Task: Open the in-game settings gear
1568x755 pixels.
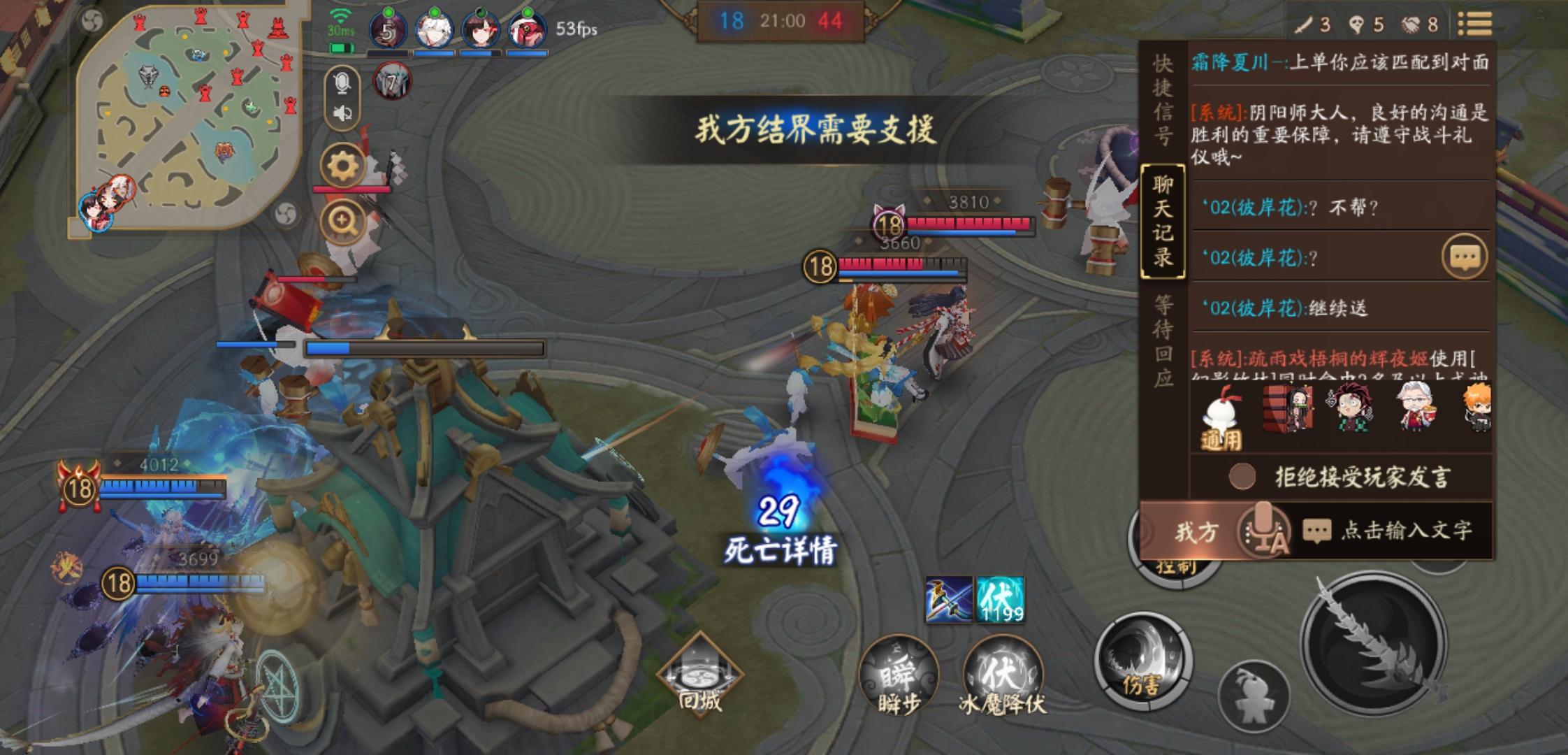Action: coord(340,164)
